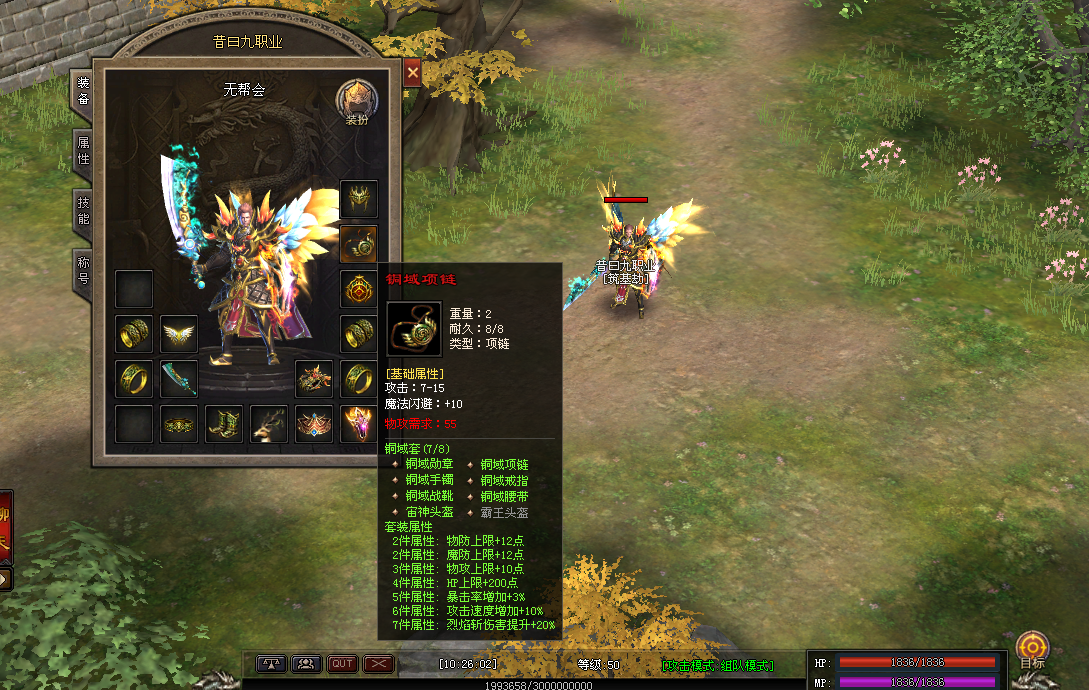Choose the golden wings slot
The height and width of the screenshot is (690, 1089).
(179, 333)
